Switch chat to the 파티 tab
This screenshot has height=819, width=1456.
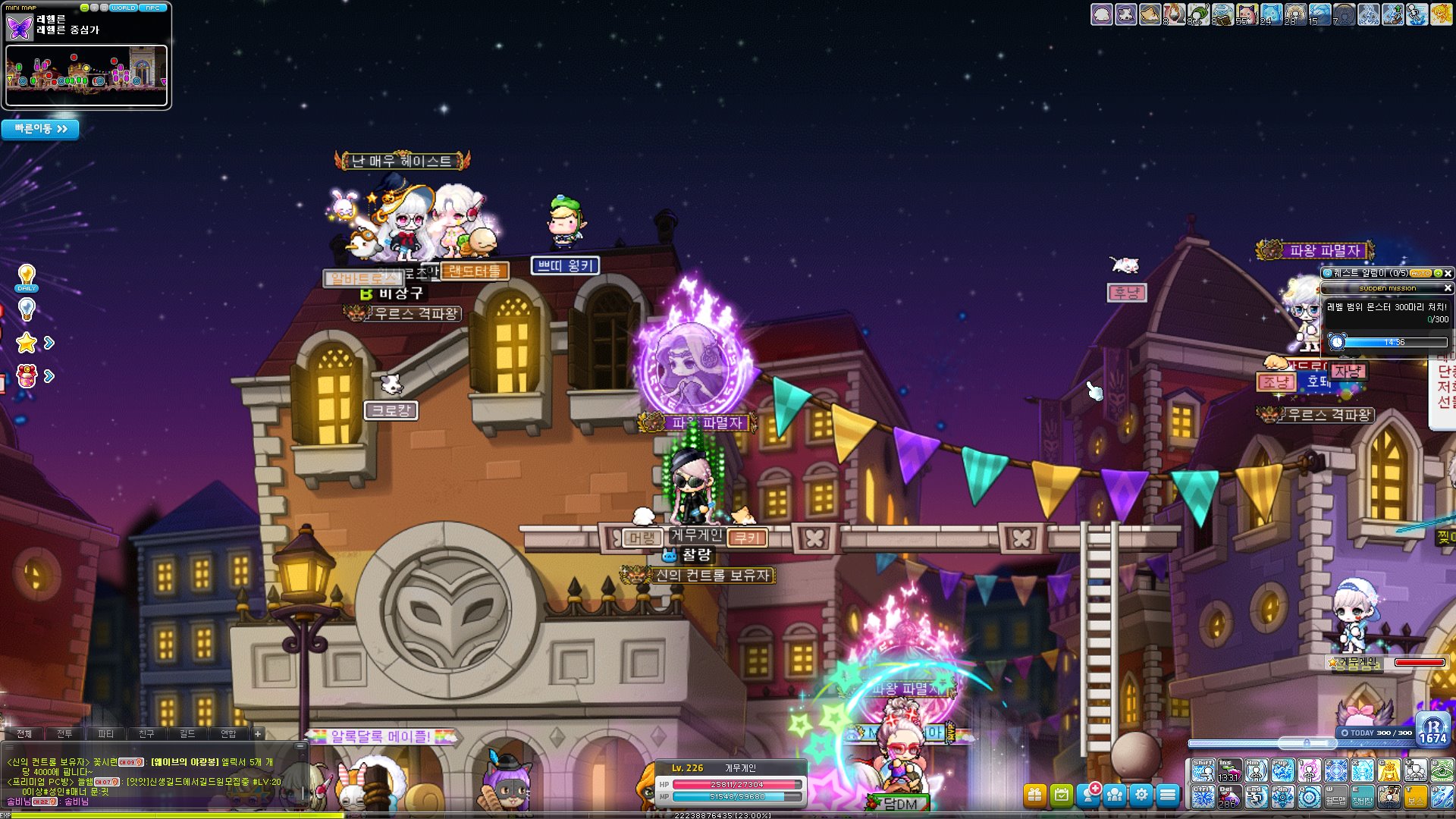click(x=105, y=733)
